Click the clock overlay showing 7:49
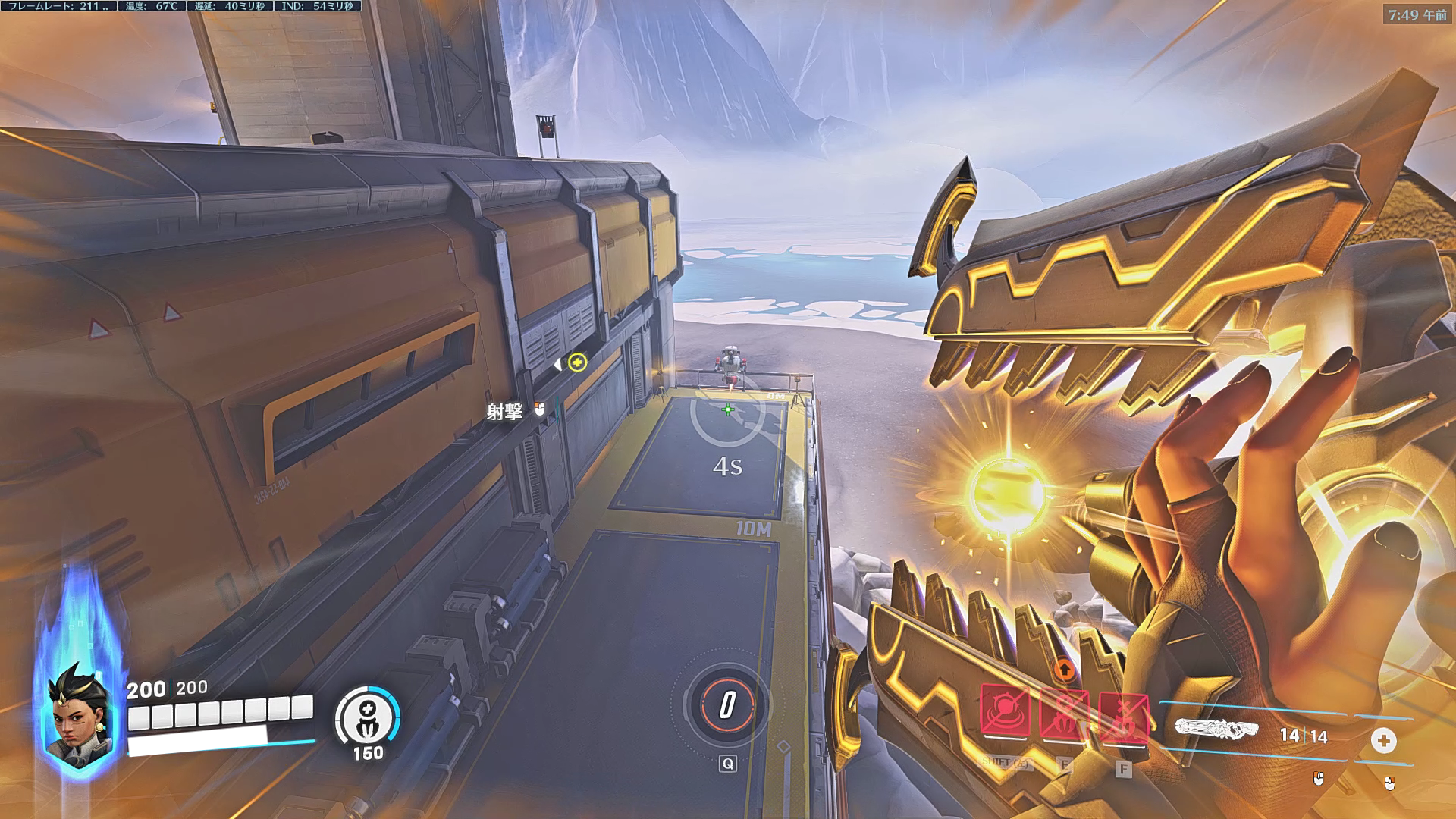Viewport: 1456px width, 819px height. click(x=1417, y=15)
